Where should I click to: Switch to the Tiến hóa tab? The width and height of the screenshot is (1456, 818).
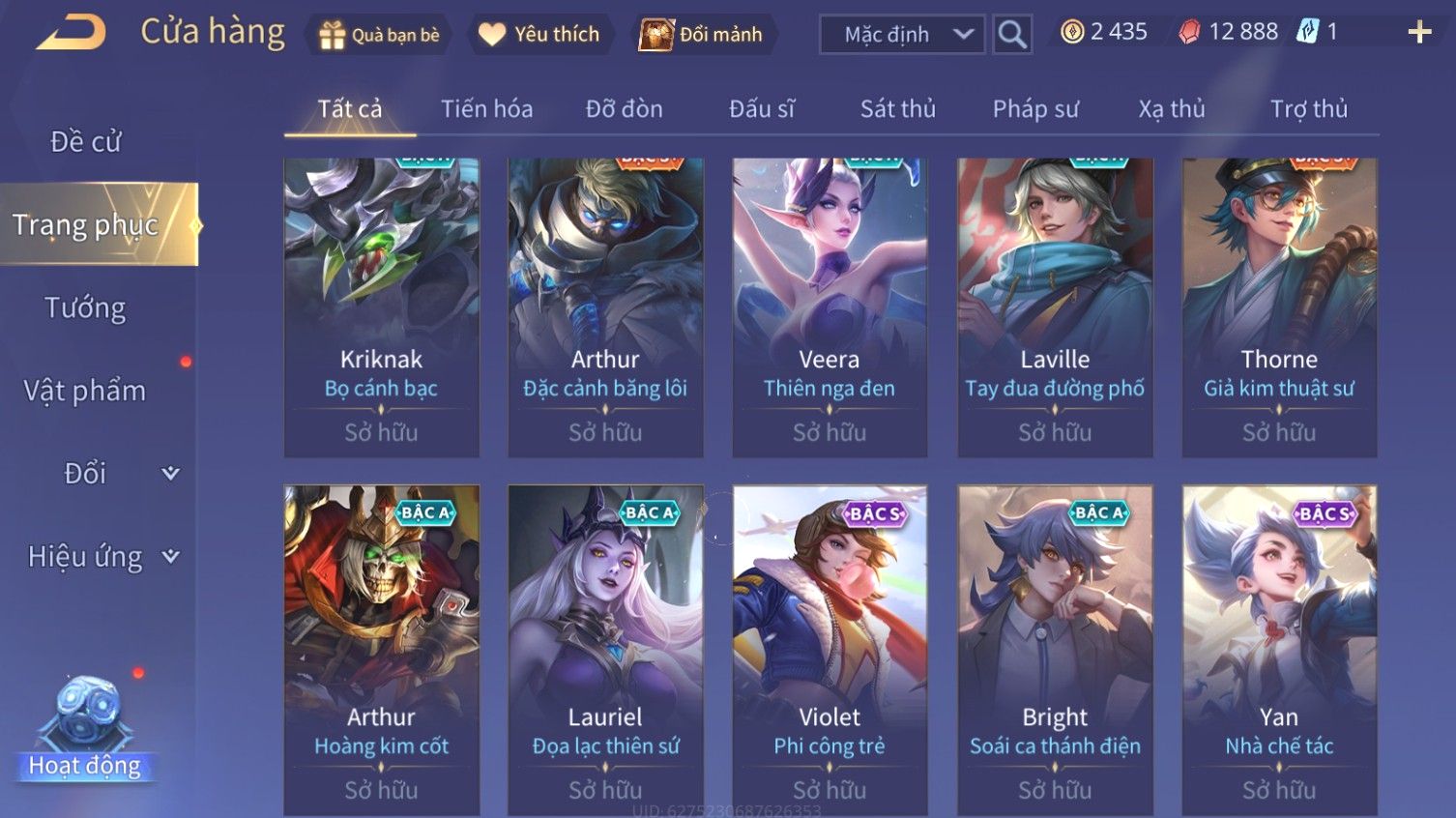[x=486, y=109]
